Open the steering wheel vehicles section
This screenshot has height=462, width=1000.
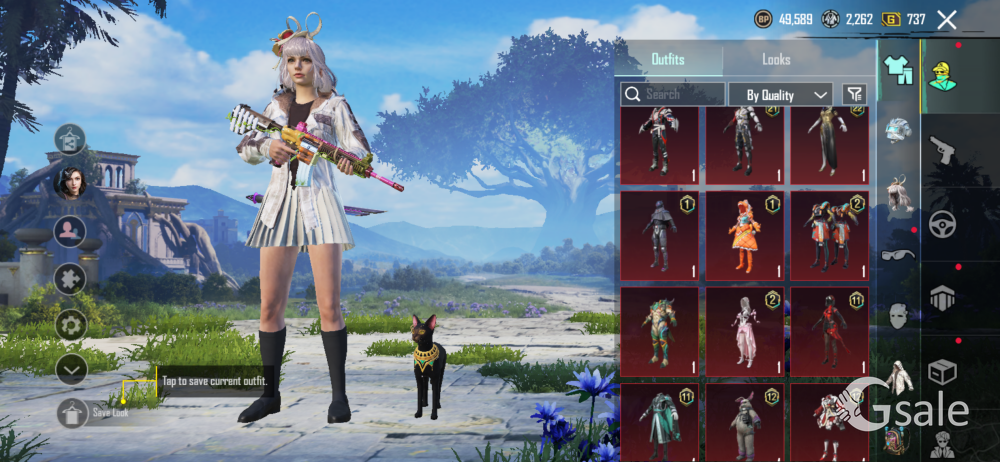[x=942, y=224]
